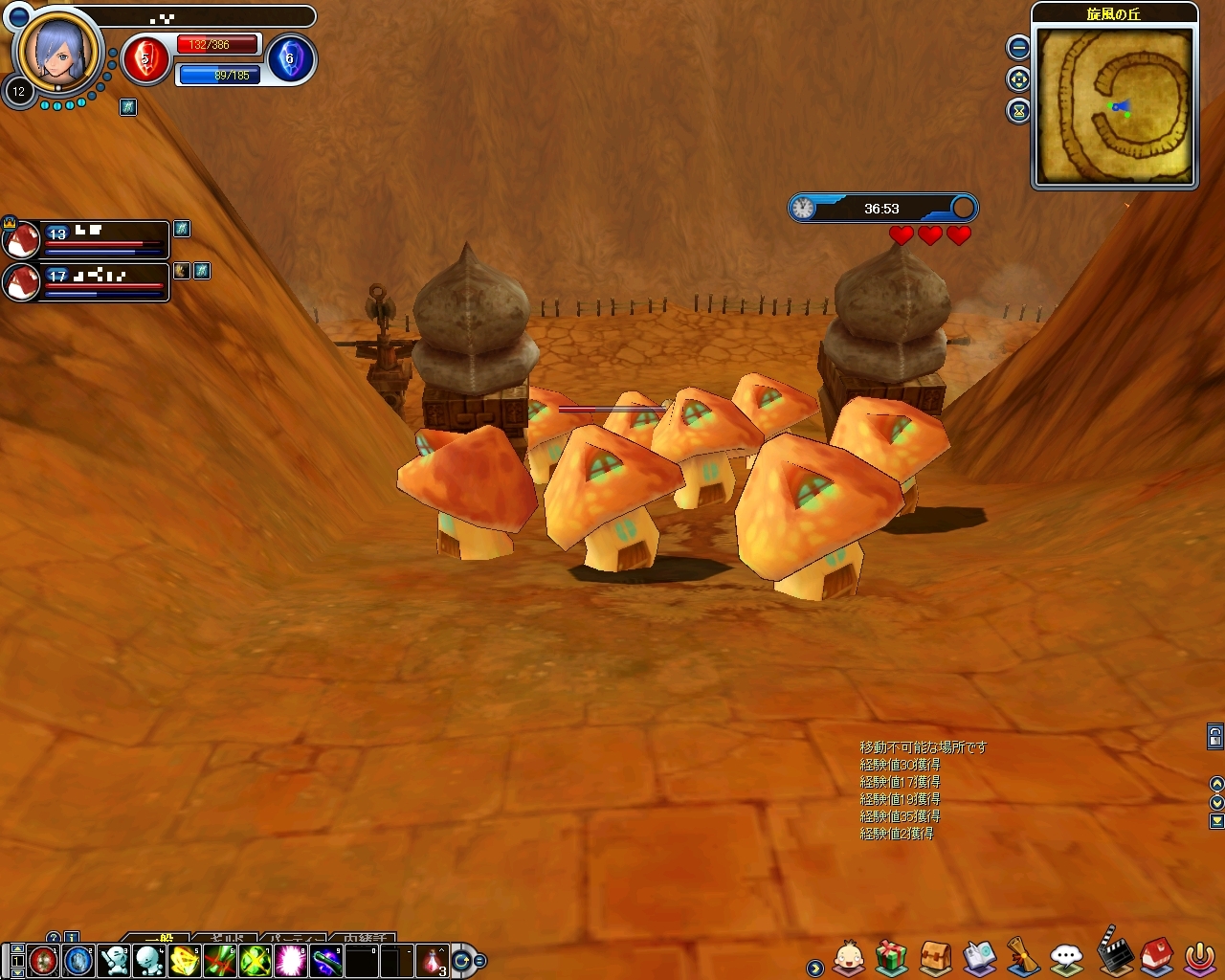Select the level 13 party member frame

coord(88,239)
